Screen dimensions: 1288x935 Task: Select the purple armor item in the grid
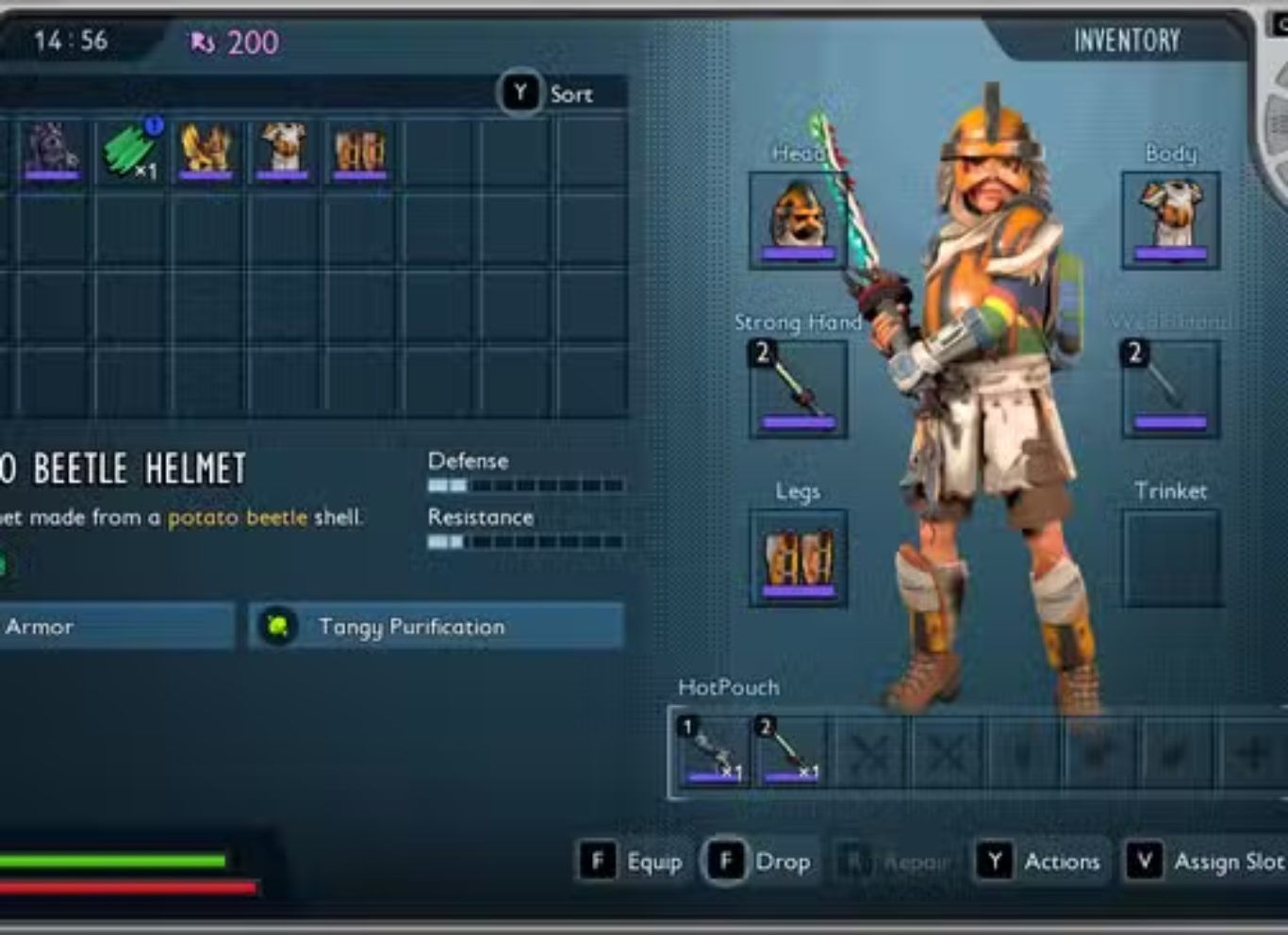click(52, 151)
